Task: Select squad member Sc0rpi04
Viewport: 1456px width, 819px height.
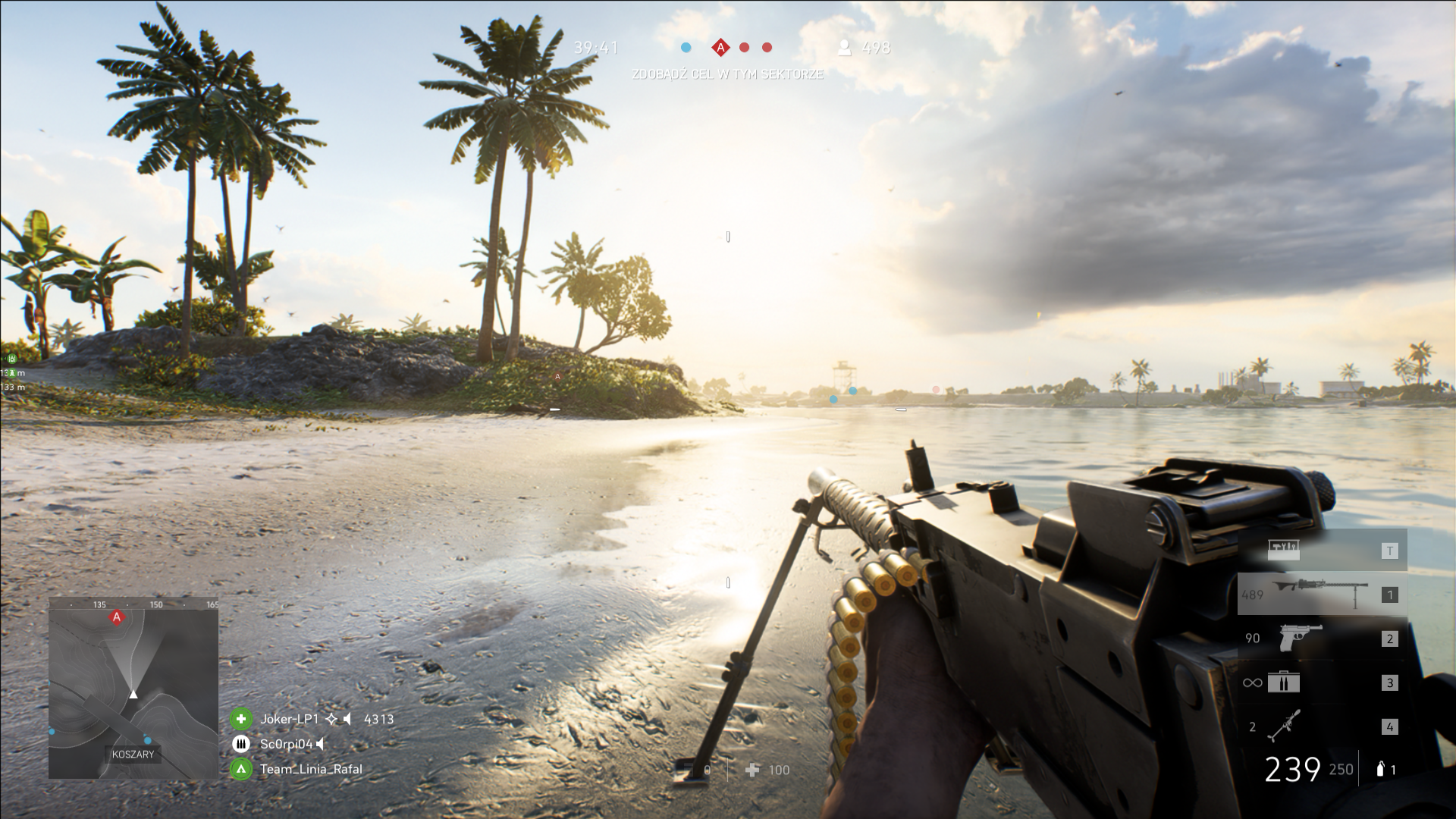Action: 286,744
